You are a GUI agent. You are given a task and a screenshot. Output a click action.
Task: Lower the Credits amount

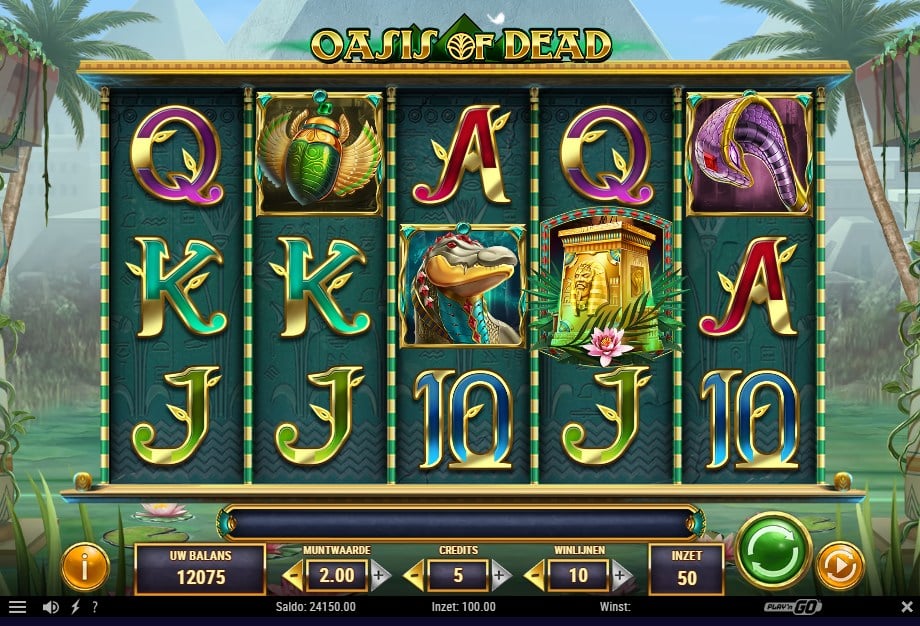[412, 575]
